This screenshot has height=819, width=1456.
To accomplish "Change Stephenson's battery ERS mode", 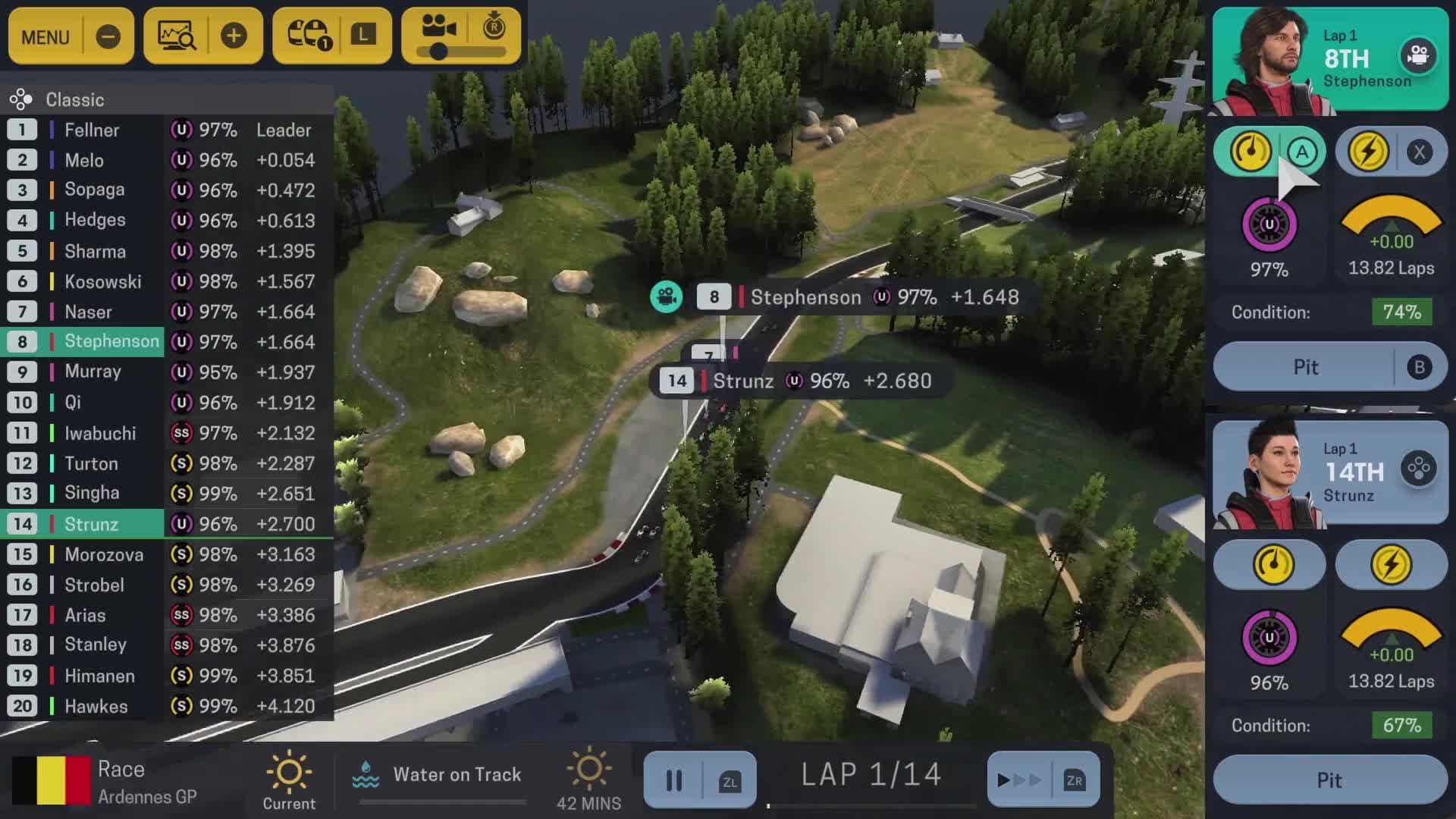I will point(1368,152).
